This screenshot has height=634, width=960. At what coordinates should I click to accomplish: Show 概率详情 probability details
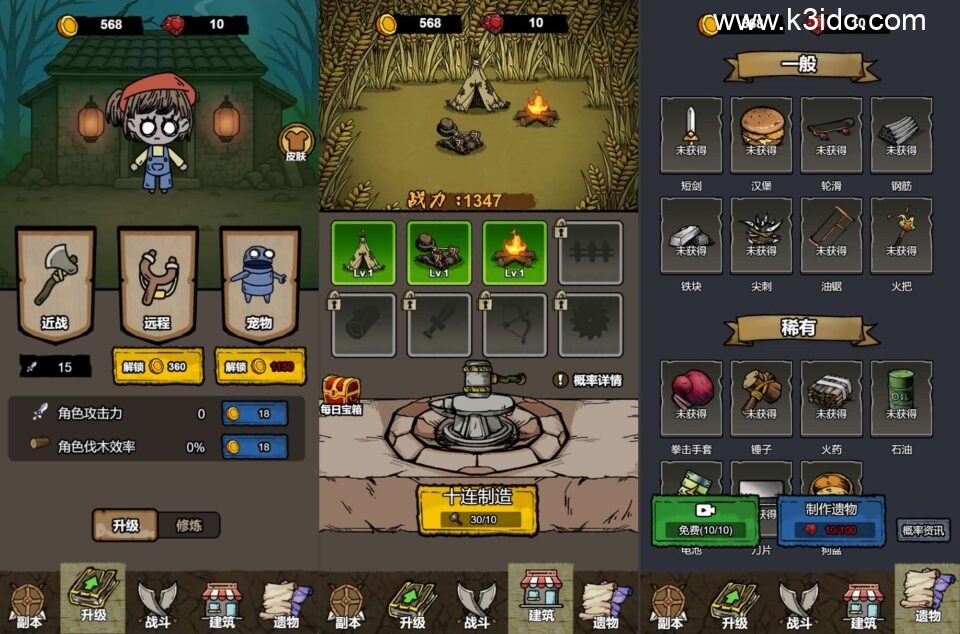588,380
